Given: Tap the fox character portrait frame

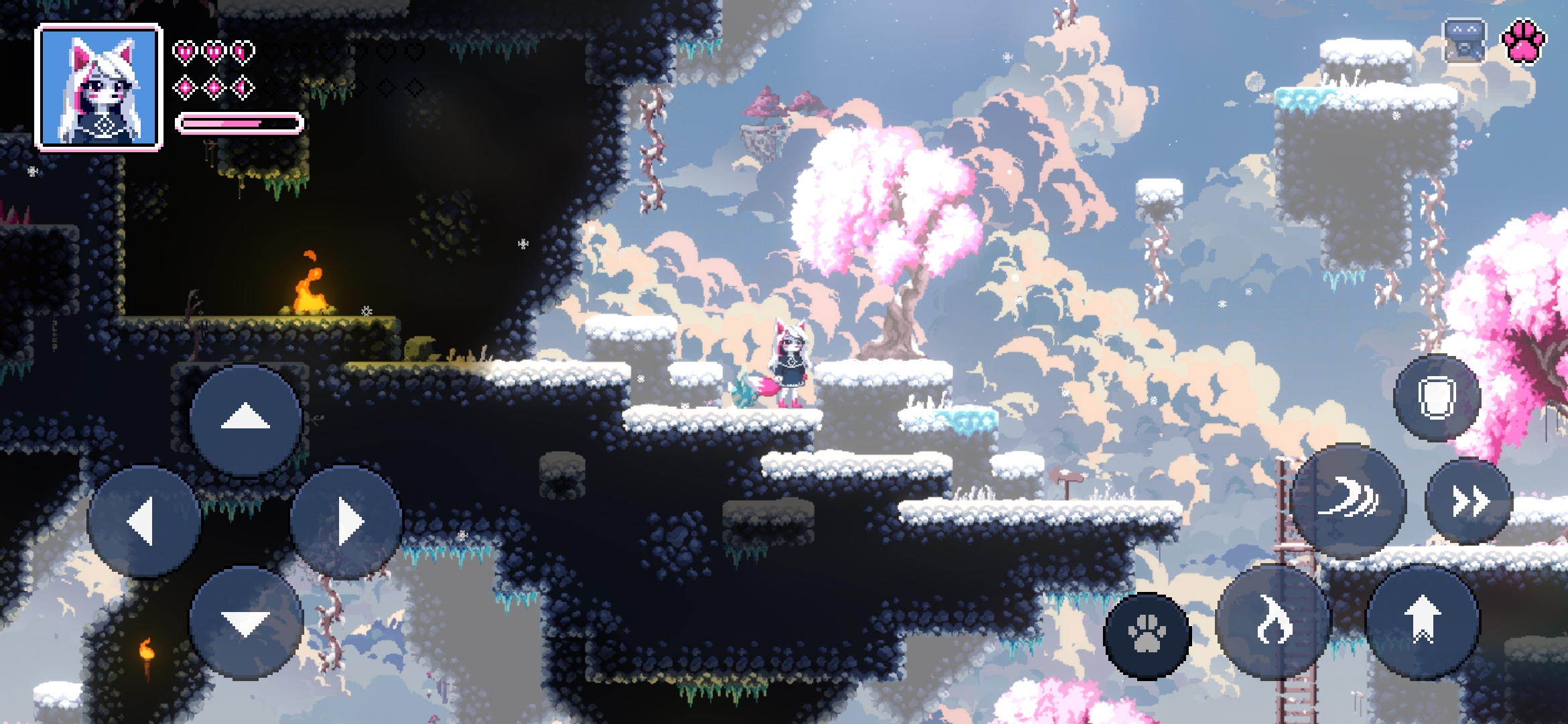Looking at the screenshot, I should pos(99,87).
